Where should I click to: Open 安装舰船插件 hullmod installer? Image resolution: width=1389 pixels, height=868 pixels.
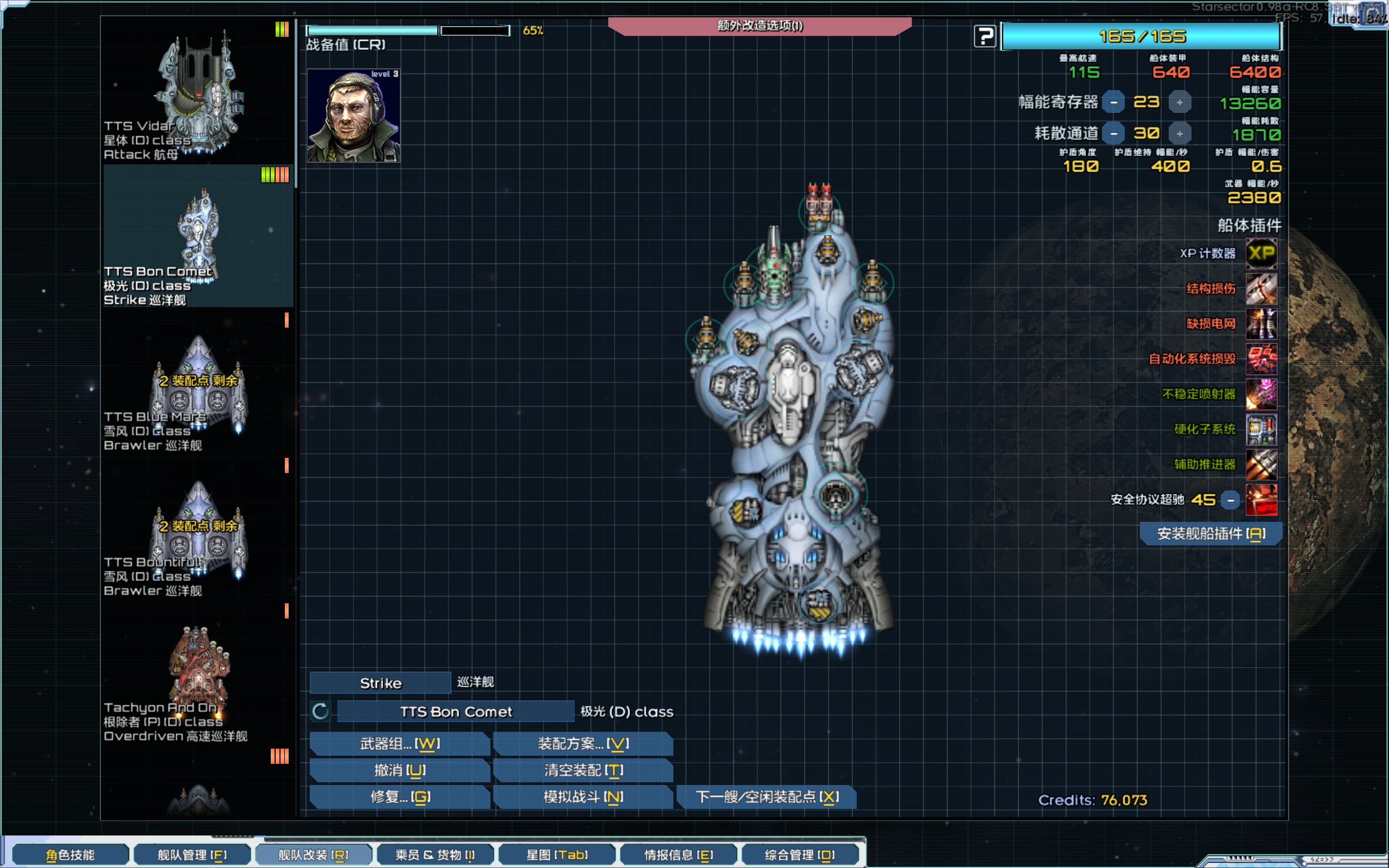point(1210,533)
